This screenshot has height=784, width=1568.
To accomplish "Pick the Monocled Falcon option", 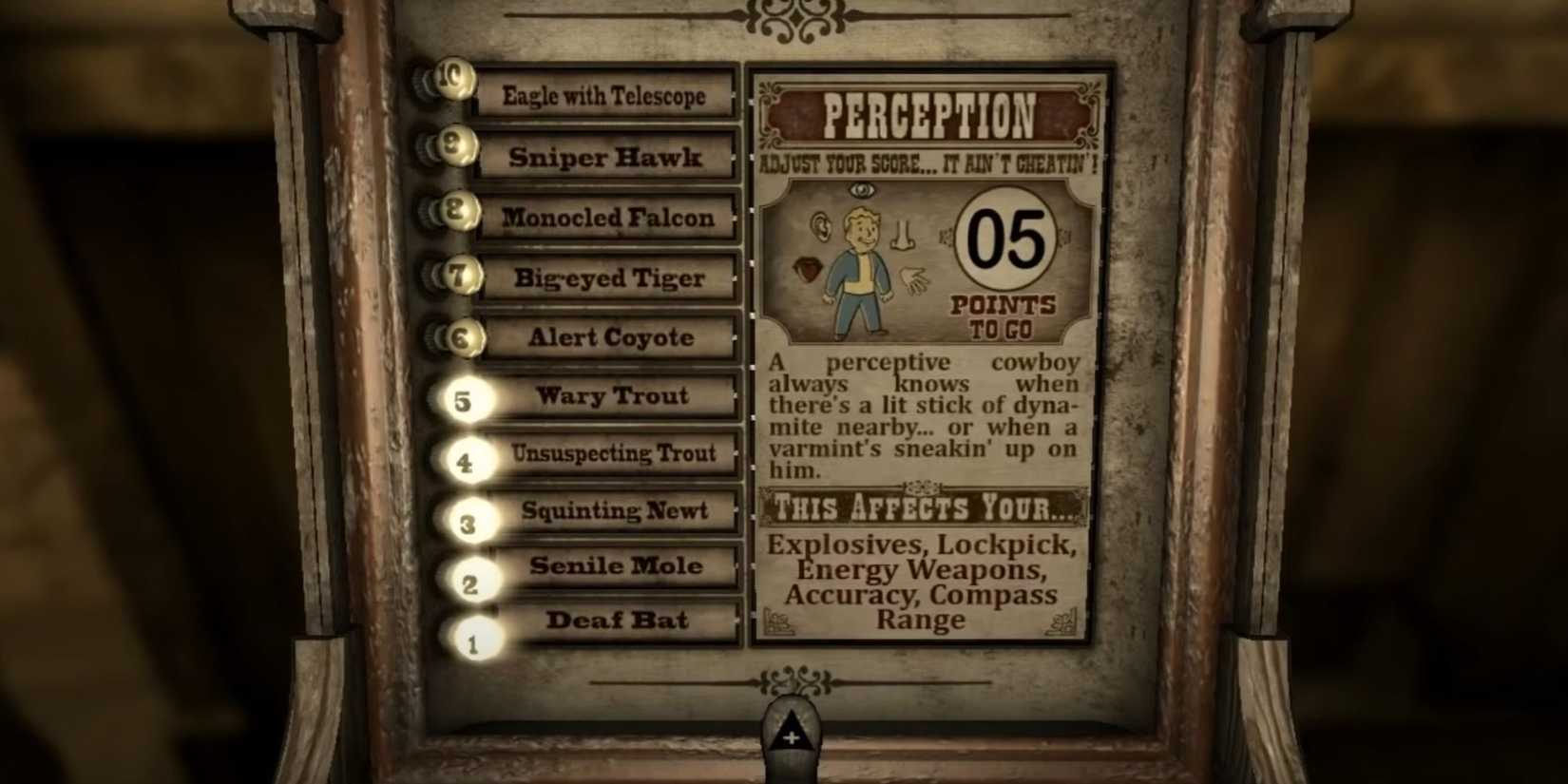I will [608, 218].
